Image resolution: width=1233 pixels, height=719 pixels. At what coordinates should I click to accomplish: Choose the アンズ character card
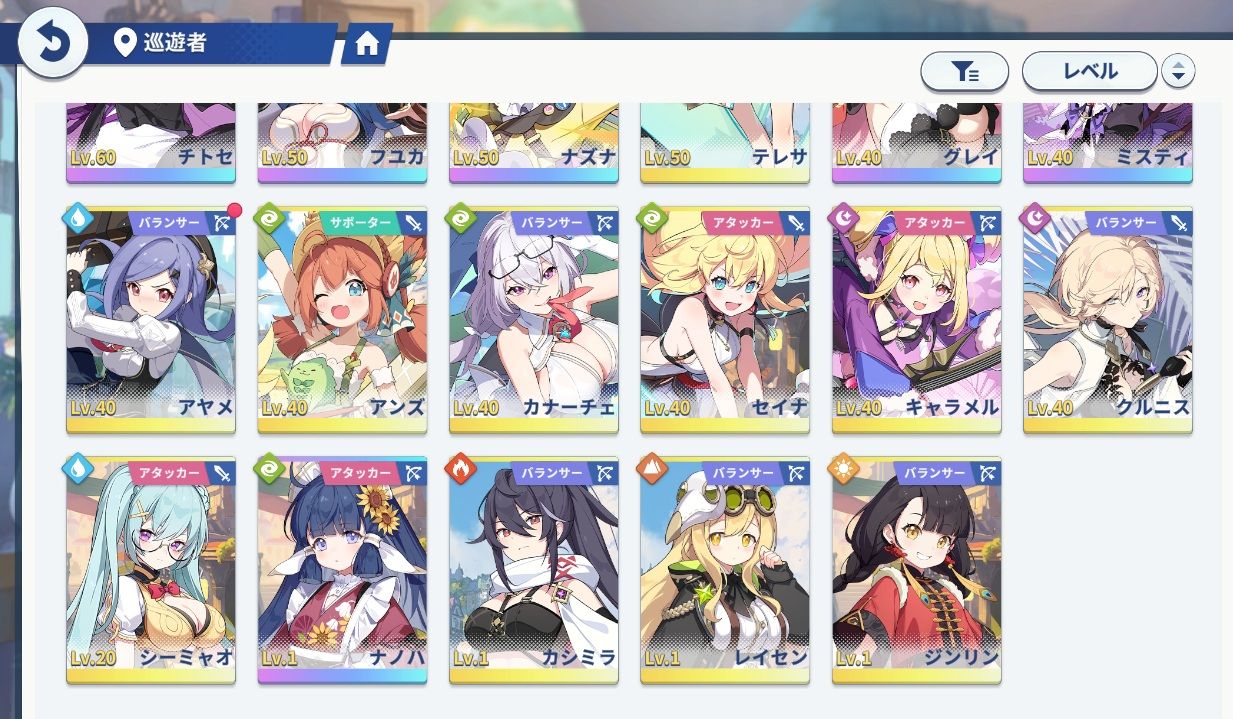pos(342,320)
